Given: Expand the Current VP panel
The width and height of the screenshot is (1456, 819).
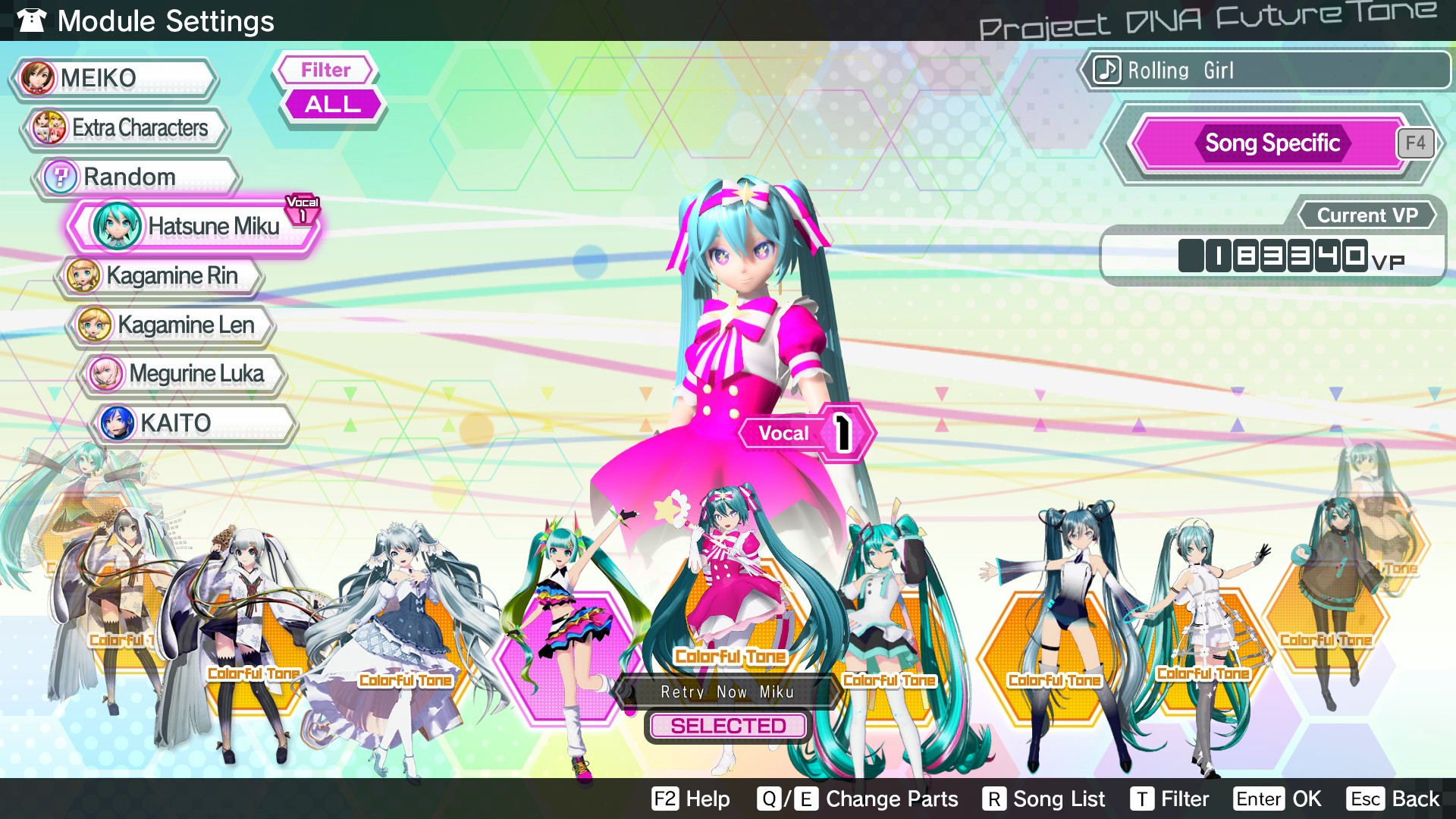Looking at the screenshot, I should point(1365,215).
